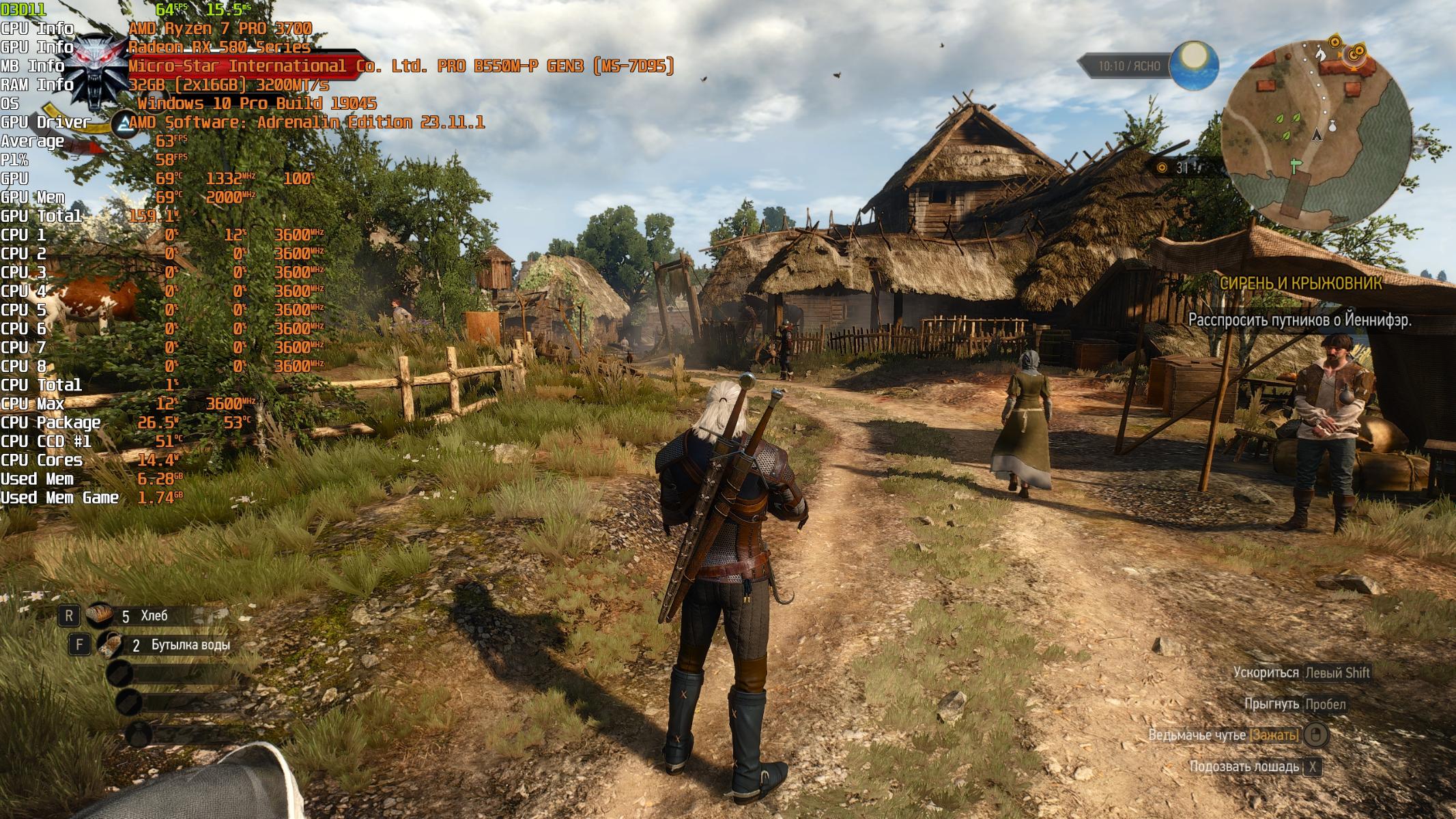
Task: Click the quest objective about Йеннифэр
Action: click(x=1299, y=319)
